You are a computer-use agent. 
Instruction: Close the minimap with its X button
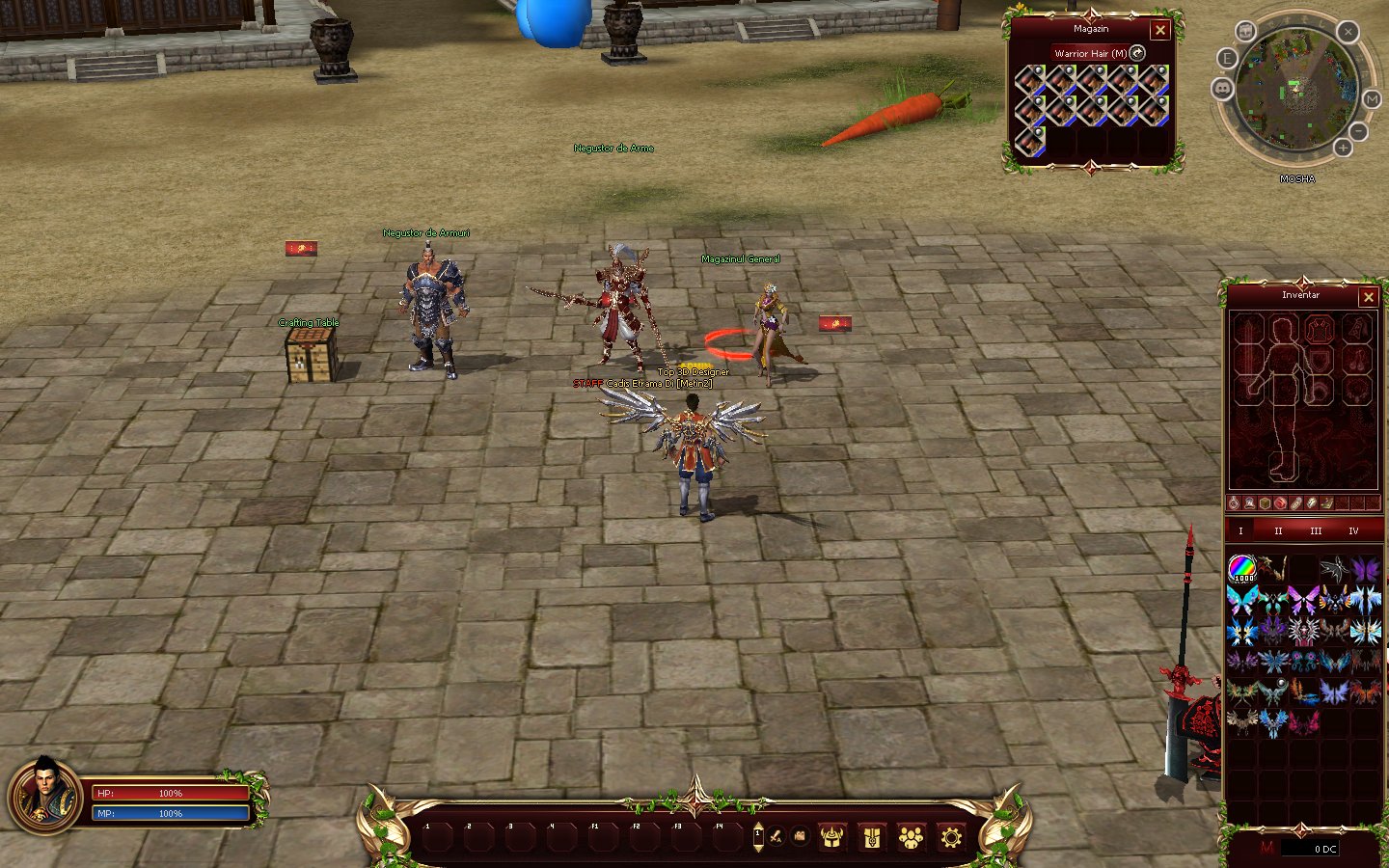coord(1348,32)
